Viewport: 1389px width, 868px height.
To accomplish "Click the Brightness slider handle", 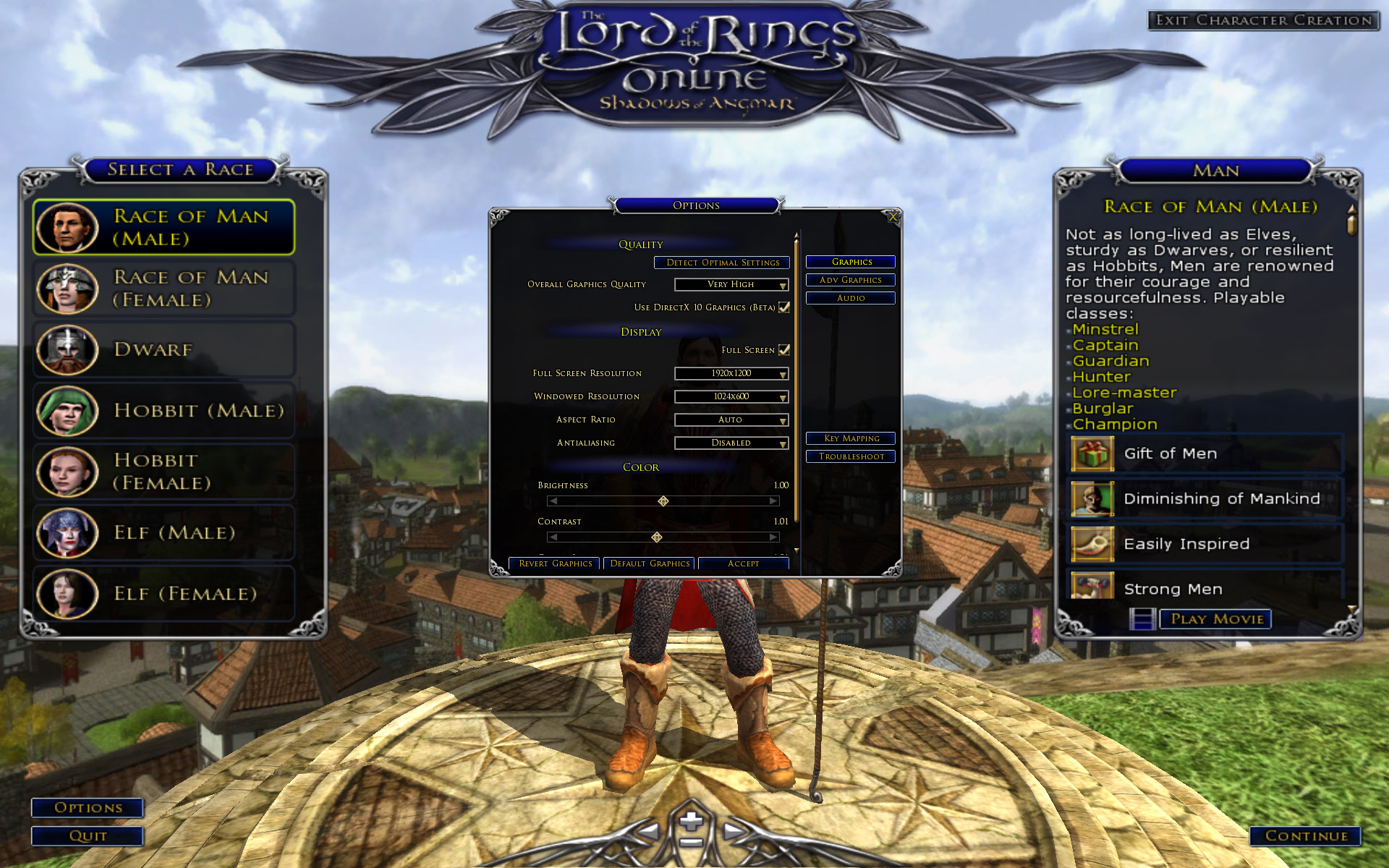I will (x=663, y=501).
